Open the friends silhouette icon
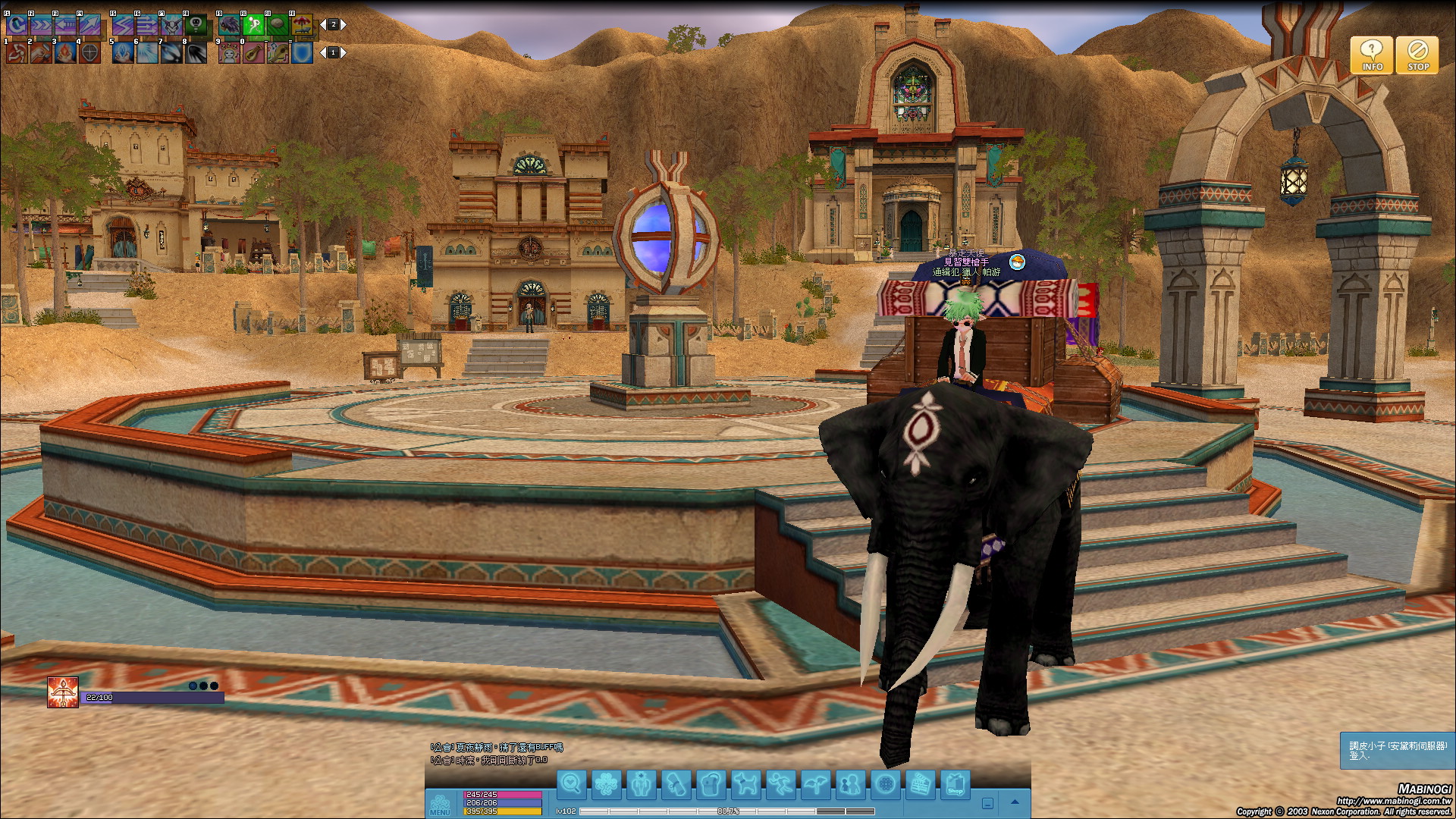The height and width of the screenshot is (819, 1456). click(x=850, y=784)
